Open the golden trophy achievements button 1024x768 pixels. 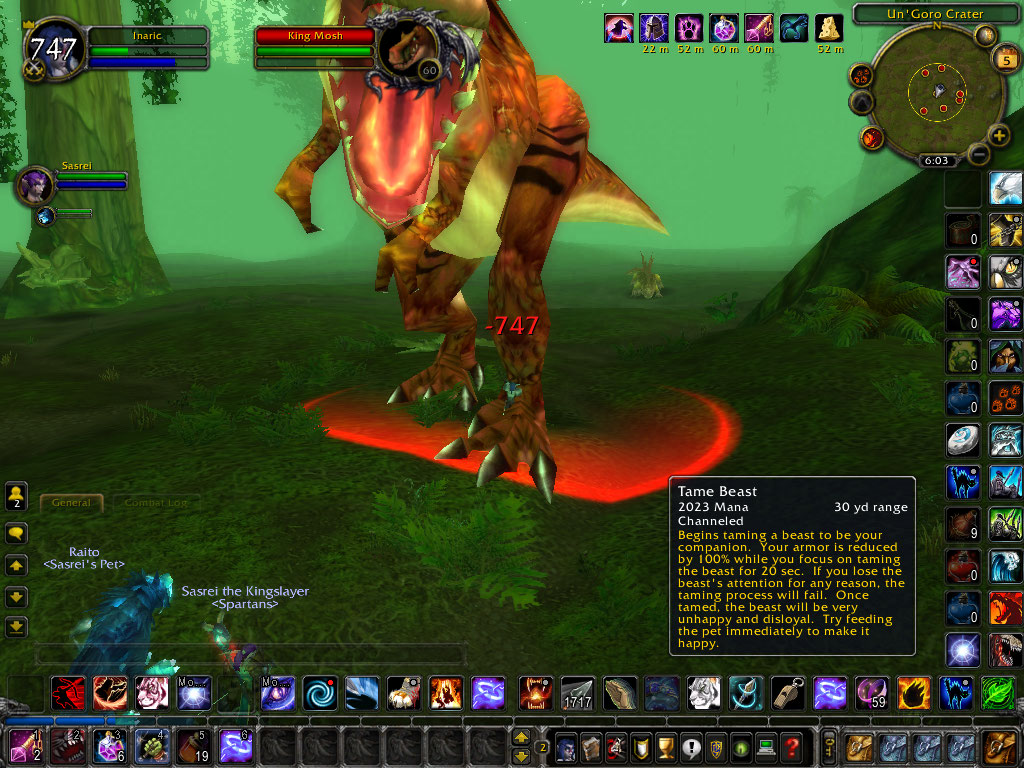[662, 746]
